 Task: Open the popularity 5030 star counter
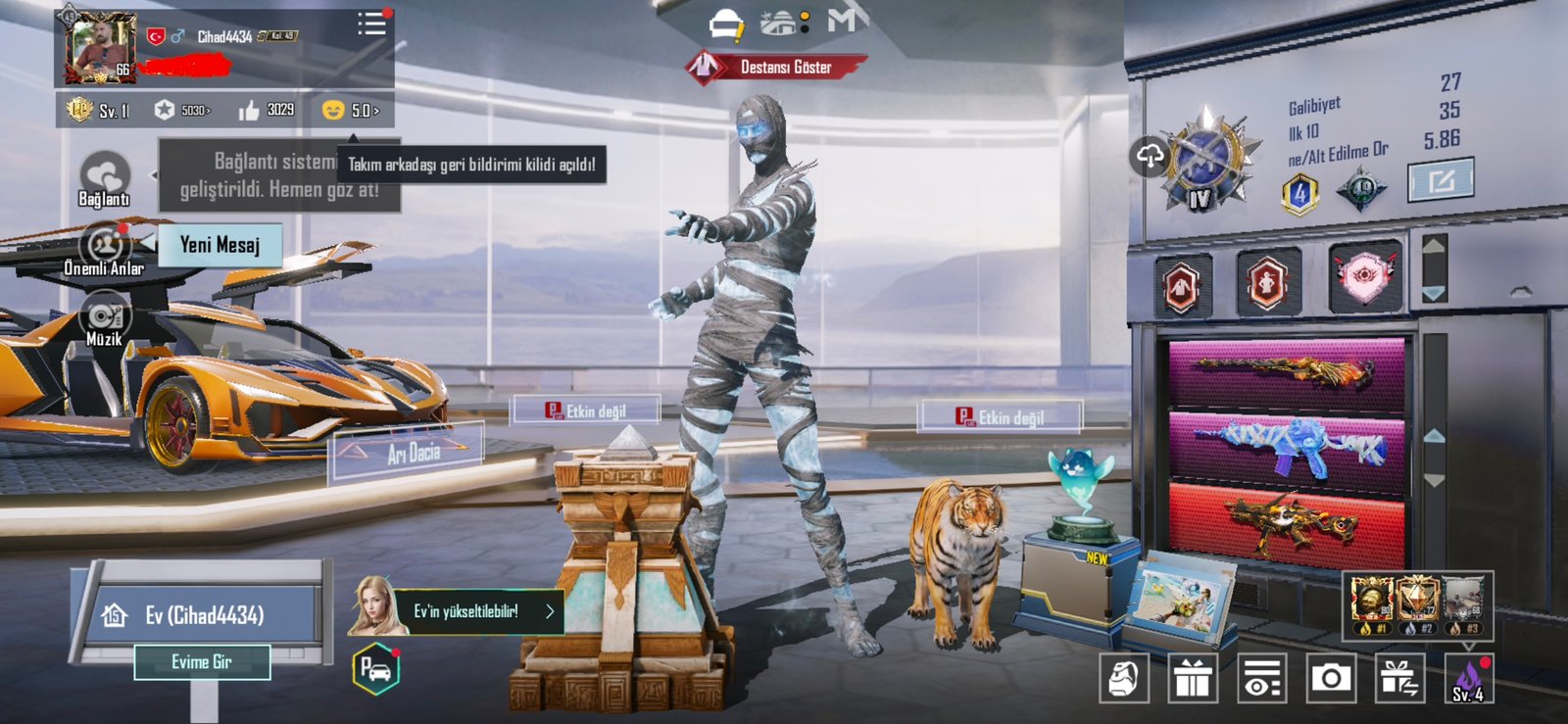[182, 110]
